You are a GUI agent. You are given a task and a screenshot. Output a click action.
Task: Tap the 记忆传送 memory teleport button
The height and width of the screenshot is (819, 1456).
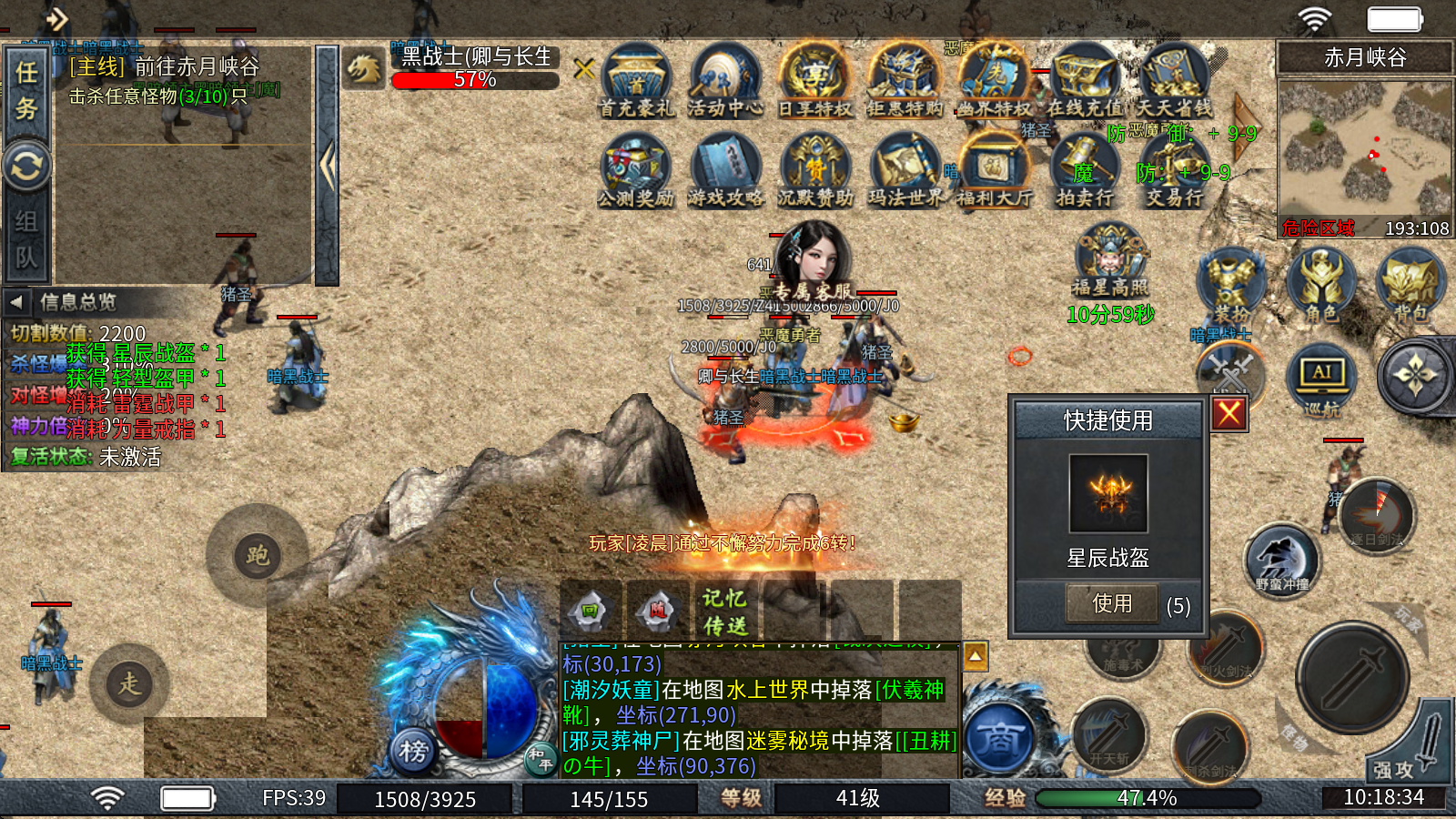tap(724, 612)
